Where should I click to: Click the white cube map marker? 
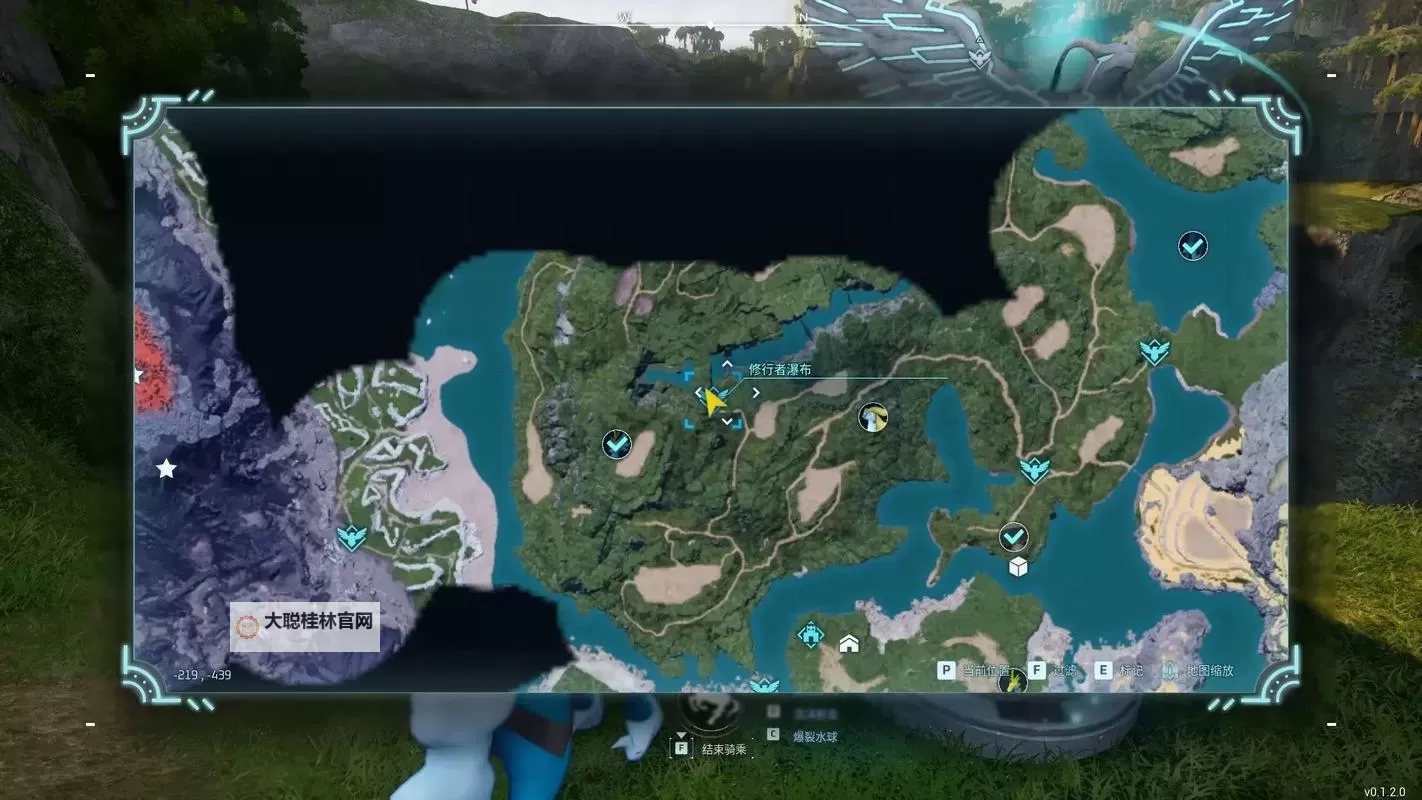point(1018,567)
